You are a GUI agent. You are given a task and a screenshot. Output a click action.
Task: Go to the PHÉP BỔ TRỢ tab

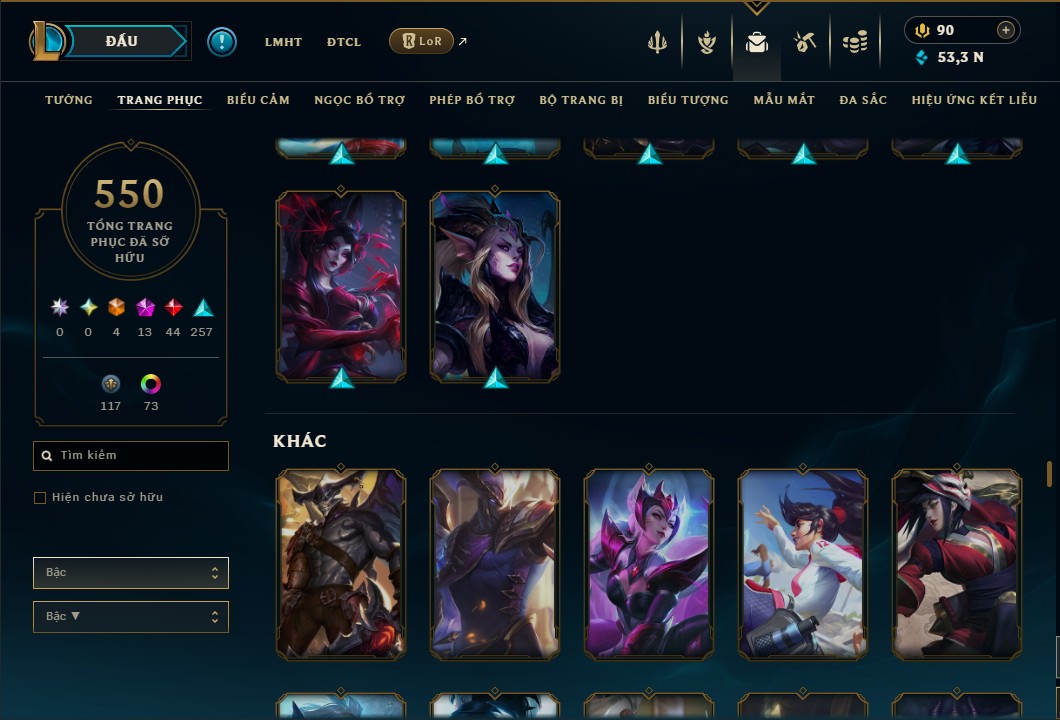[472, 100]
